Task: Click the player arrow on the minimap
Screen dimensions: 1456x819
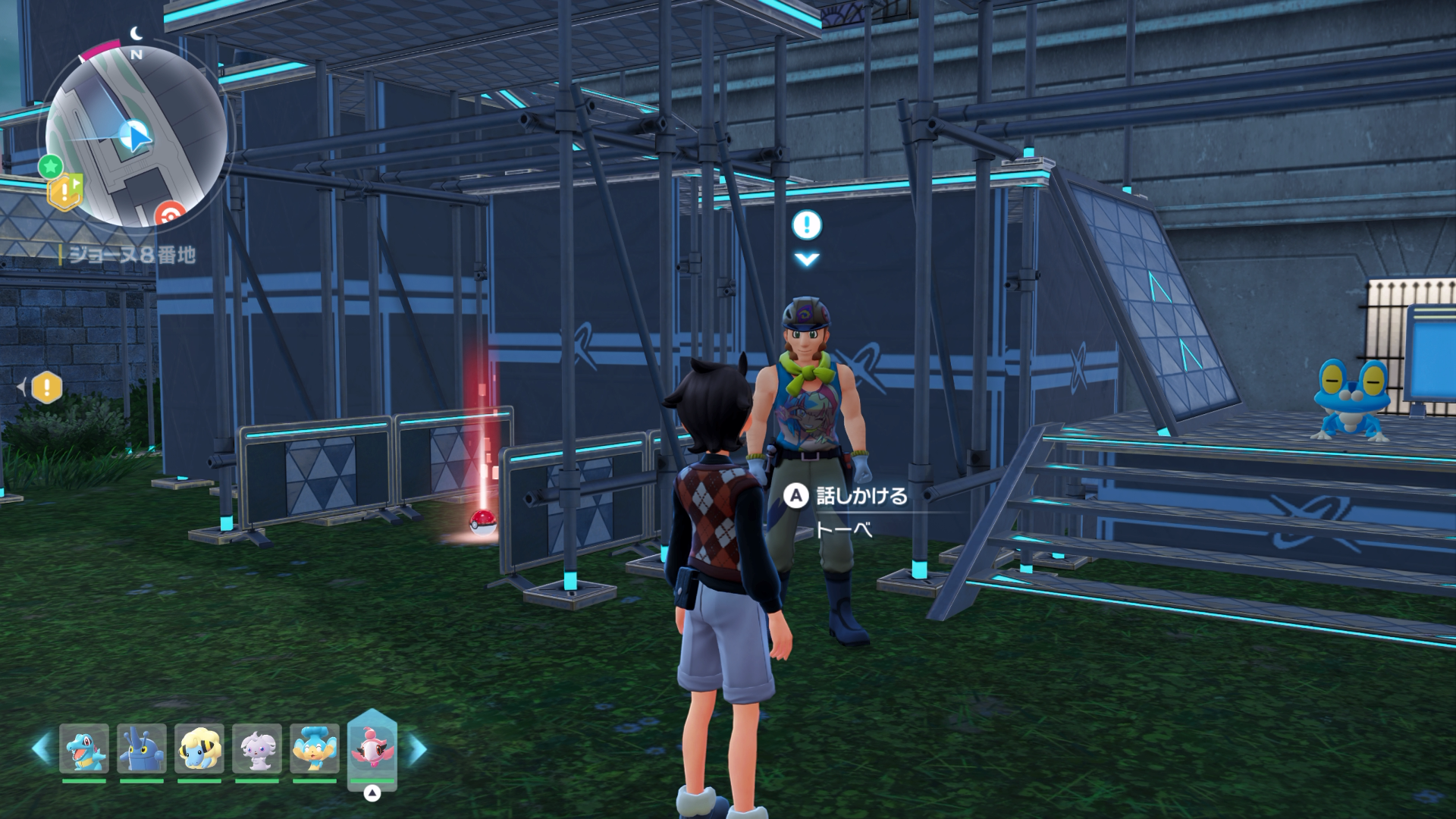Action: pos(136,136)
